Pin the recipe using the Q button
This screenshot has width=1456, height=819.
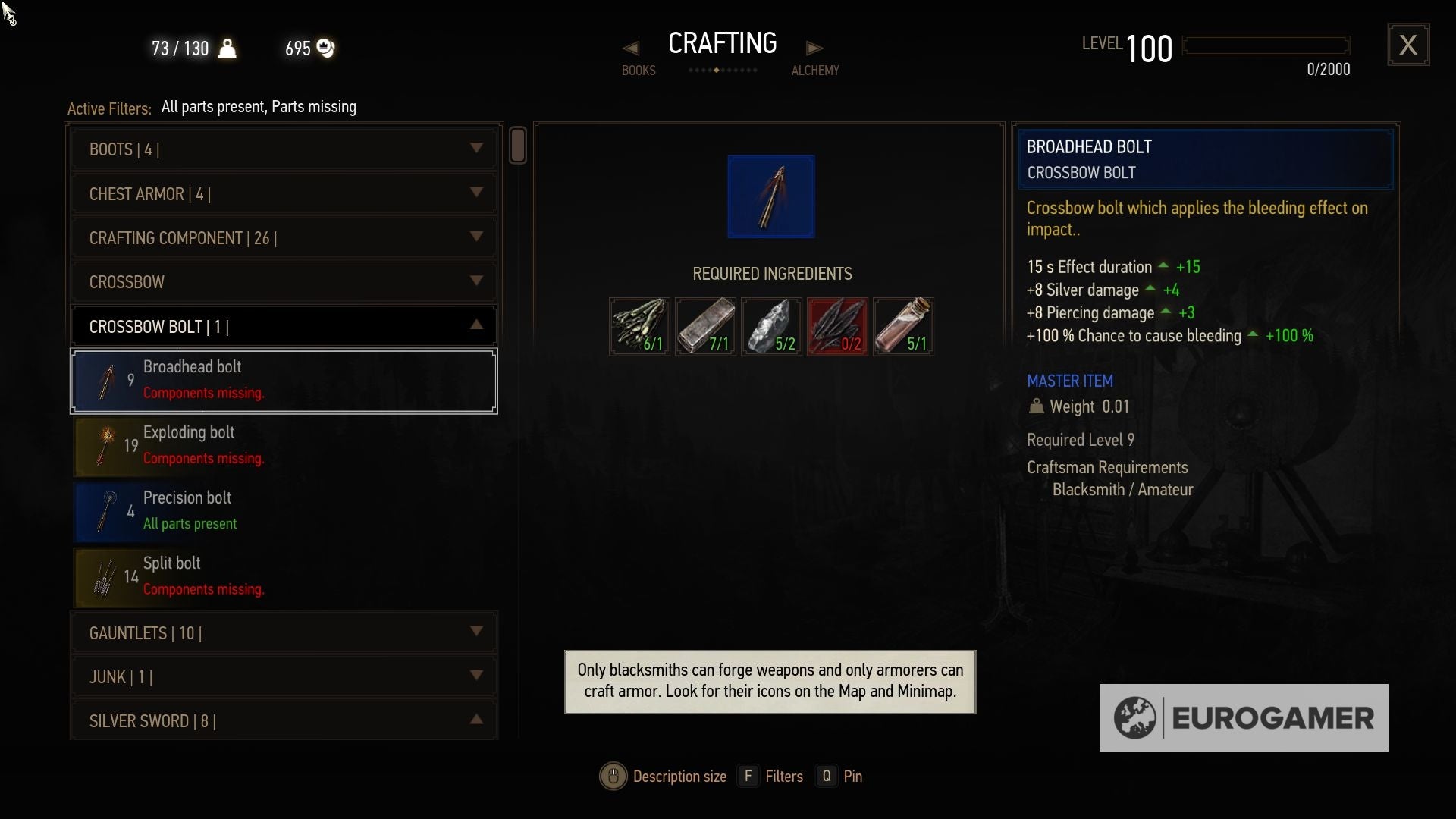click(825, 776)
